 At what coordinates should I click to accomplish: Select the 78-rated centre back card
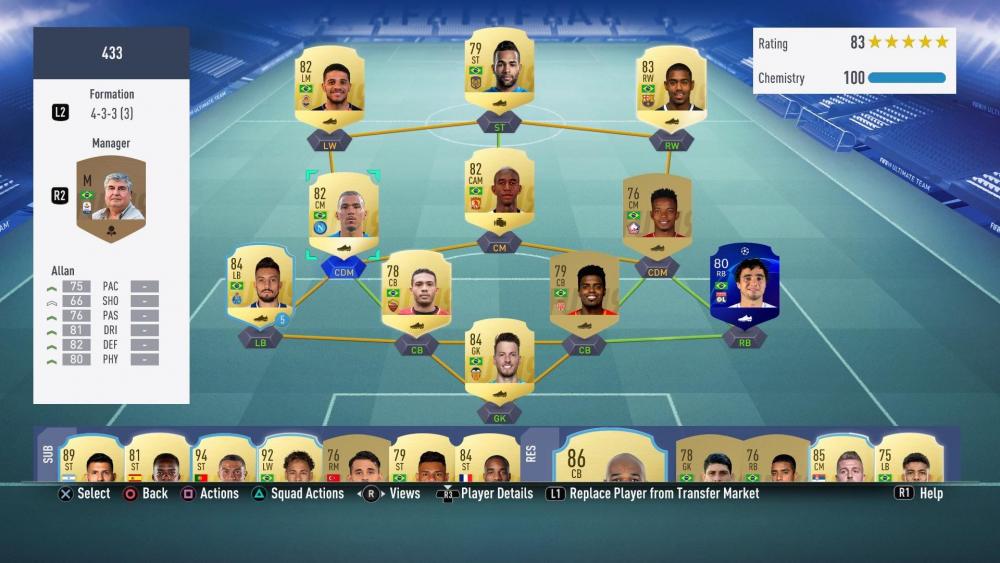pyautogui.click(x=416, y=293)
